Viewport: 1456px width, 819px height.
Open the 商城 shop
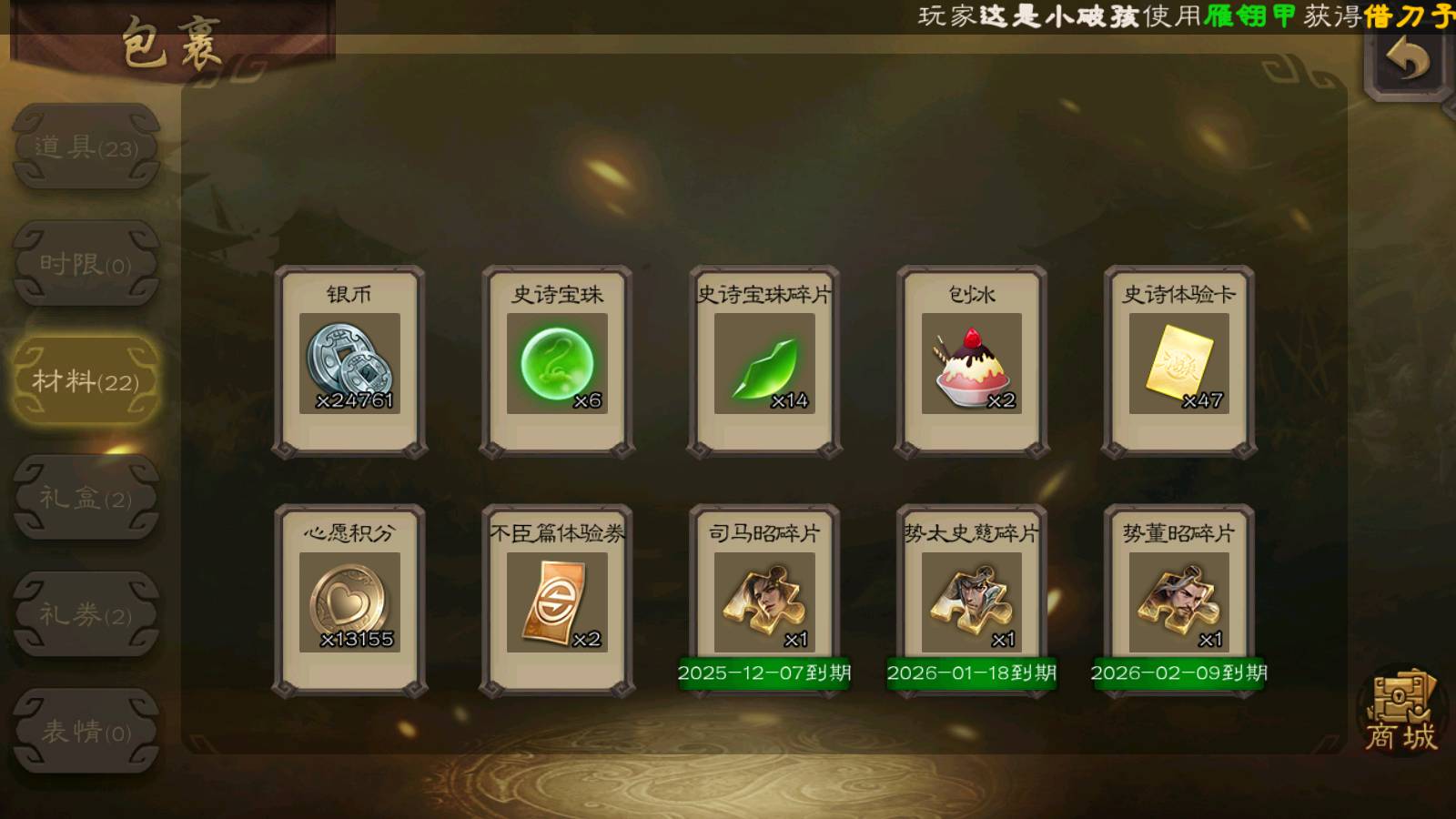[x=1400, y=713]
